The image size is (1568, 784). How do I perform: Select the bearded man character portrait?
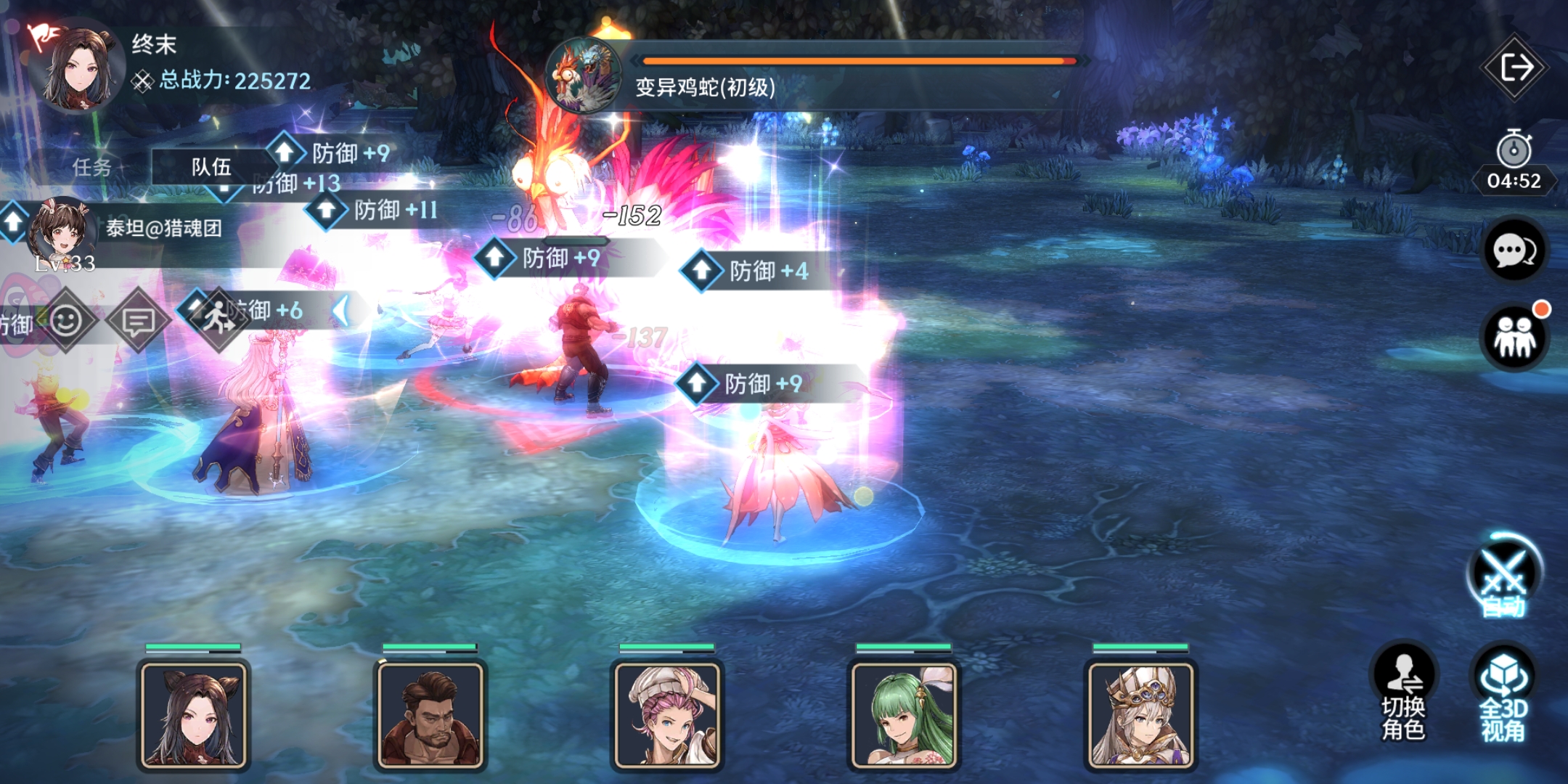point(430,714)
